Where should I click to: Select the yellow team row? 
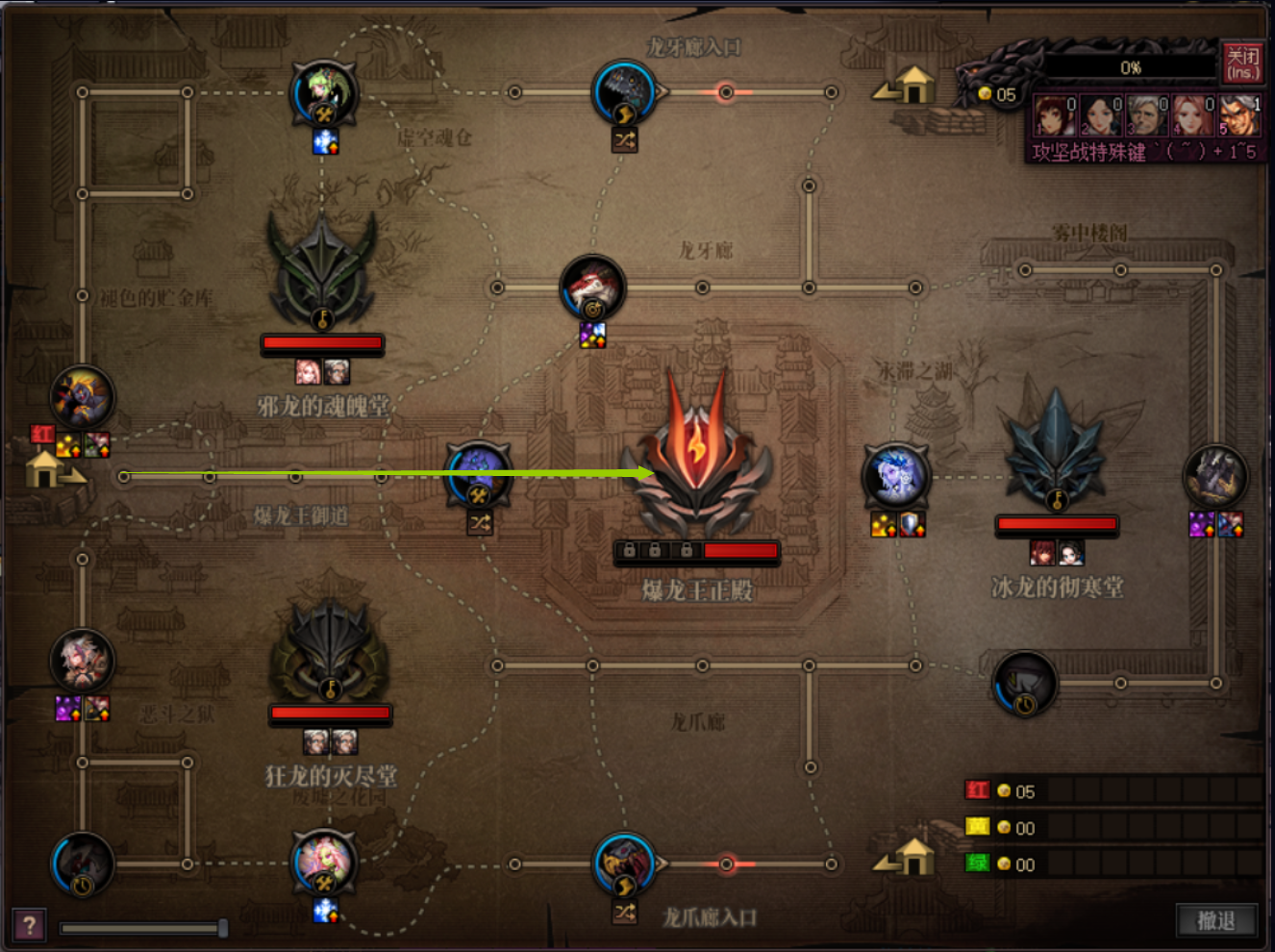978,827
